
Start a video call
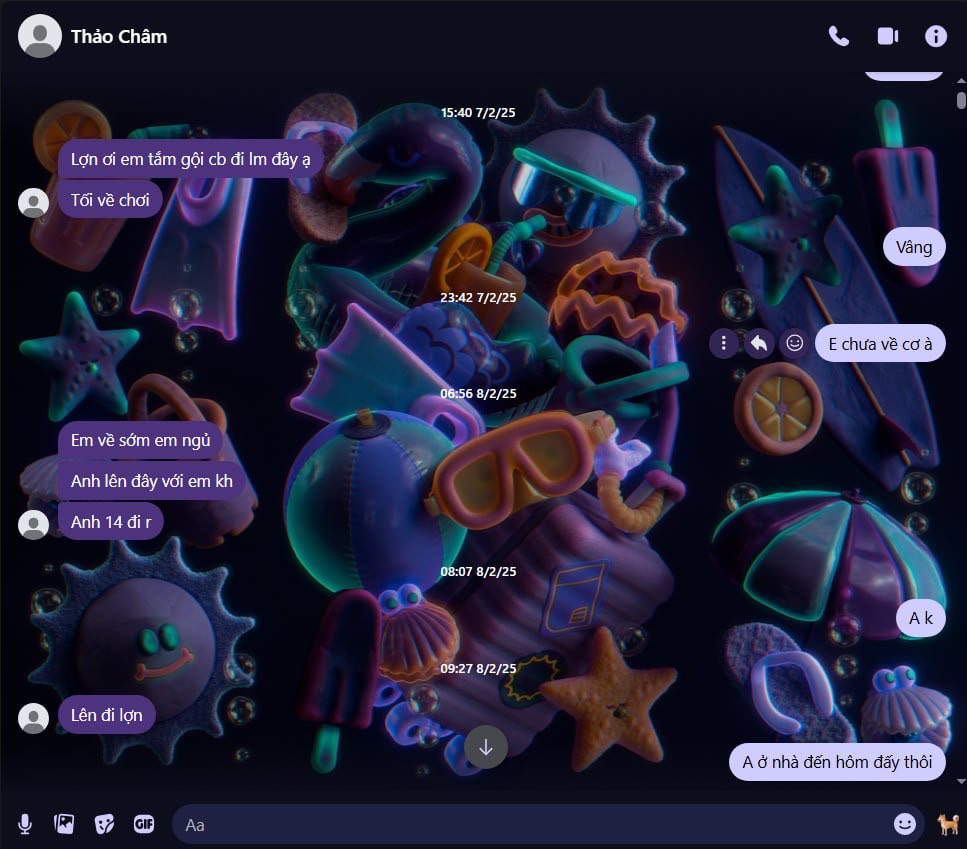(887, 36)
